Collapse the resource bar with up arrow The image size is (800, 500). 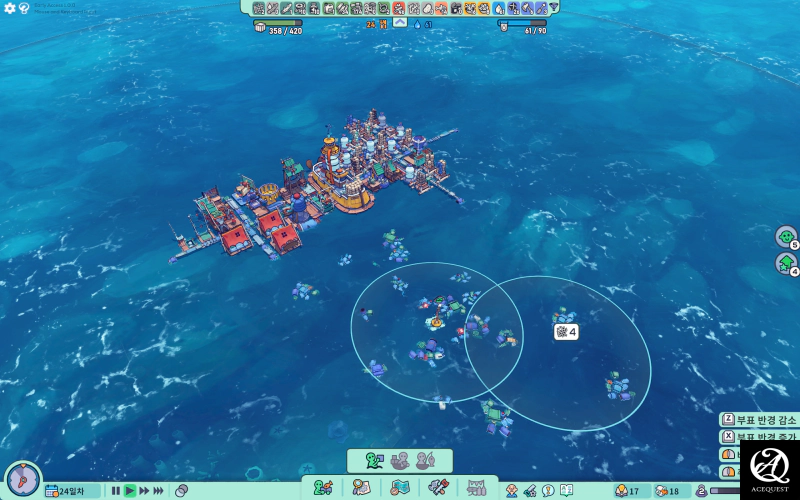point(400,22)
